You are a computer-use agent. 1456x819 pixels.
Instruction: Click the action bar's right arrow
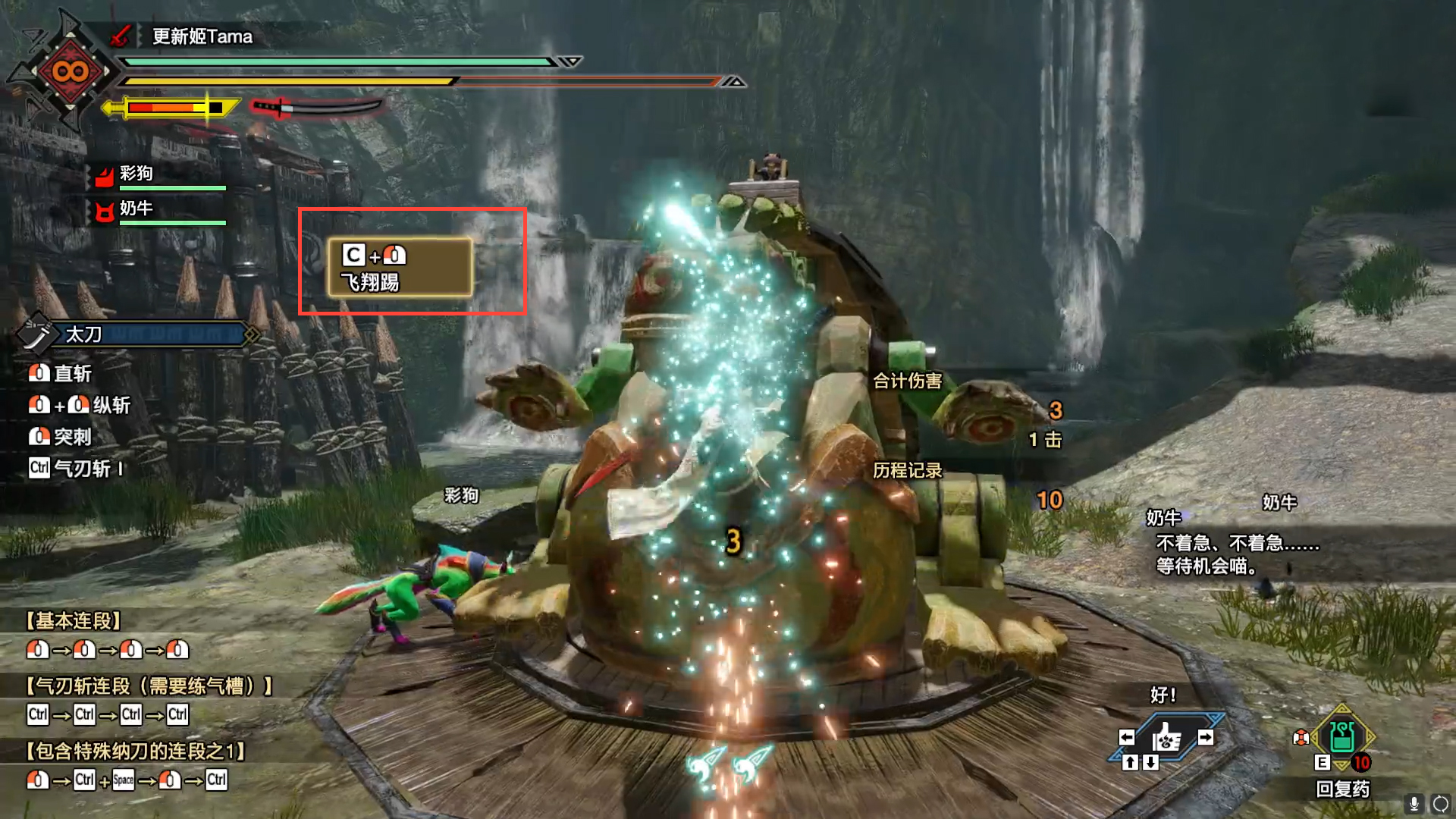[1205, 737]
